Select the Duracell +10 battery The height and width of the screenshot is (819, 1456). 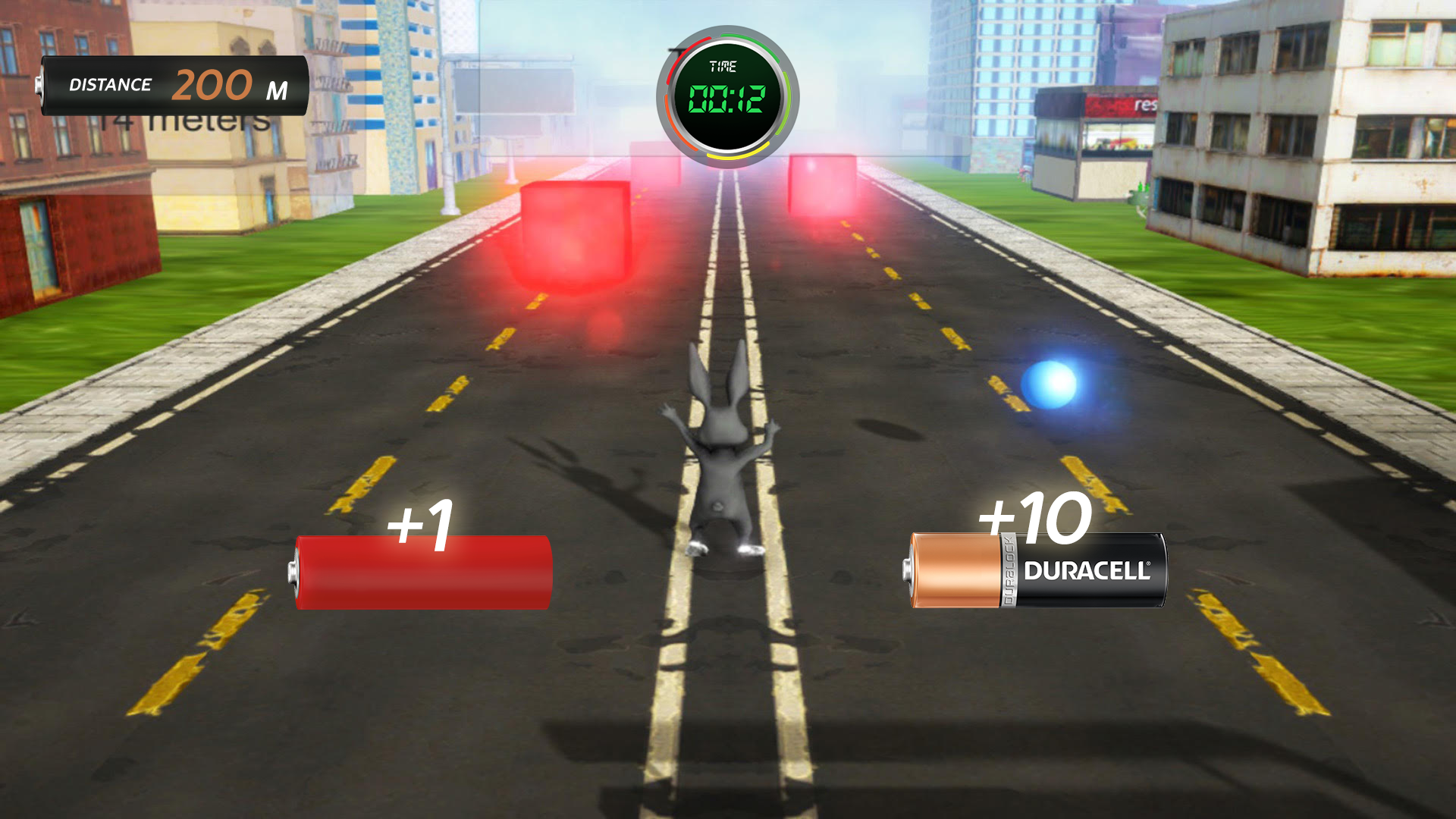point(1037,570)
